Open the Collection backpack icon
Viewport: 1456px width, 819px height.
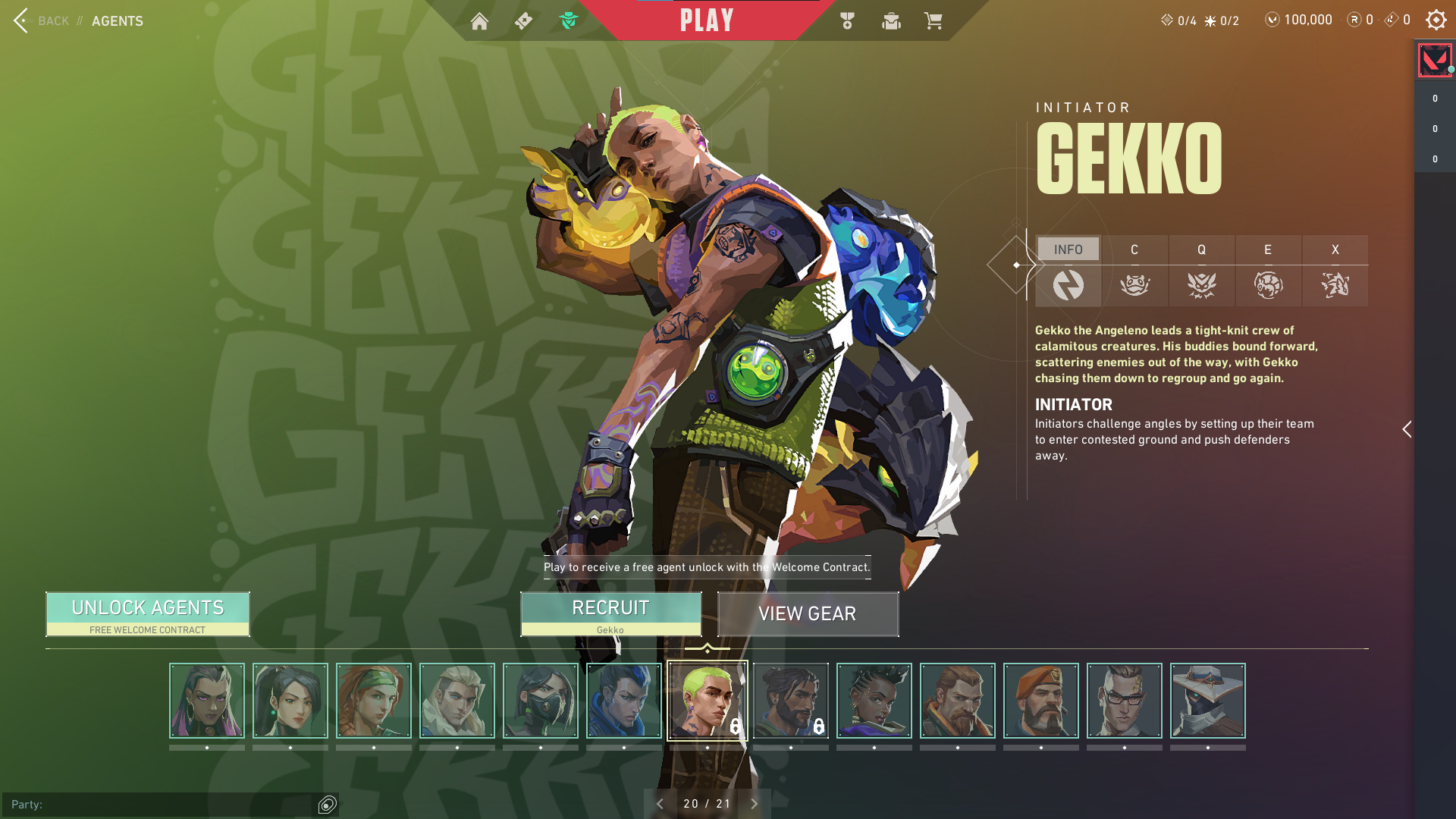point(891,20)
